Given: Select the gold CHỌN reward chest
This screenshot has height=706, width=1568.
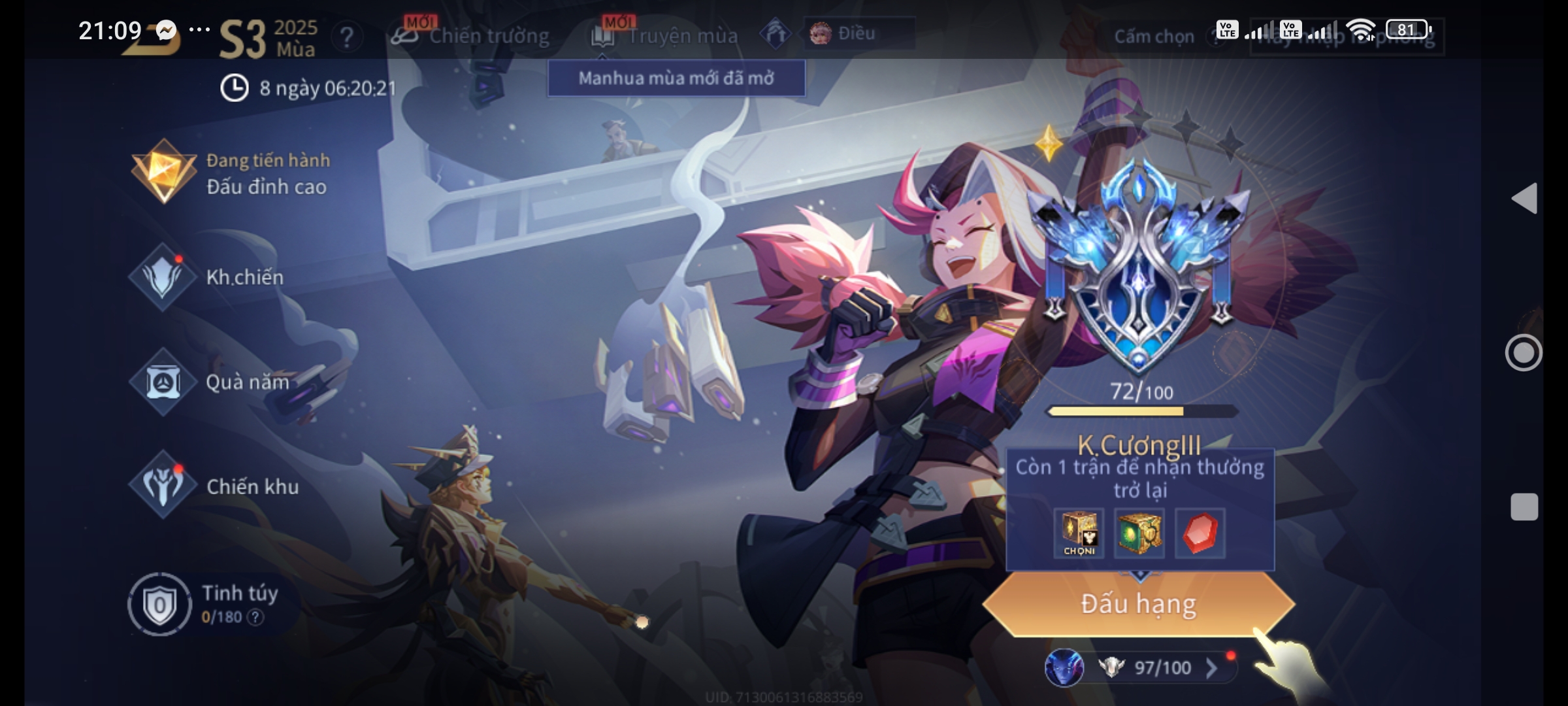Looking at the screenshot, I should (1079, 533).
